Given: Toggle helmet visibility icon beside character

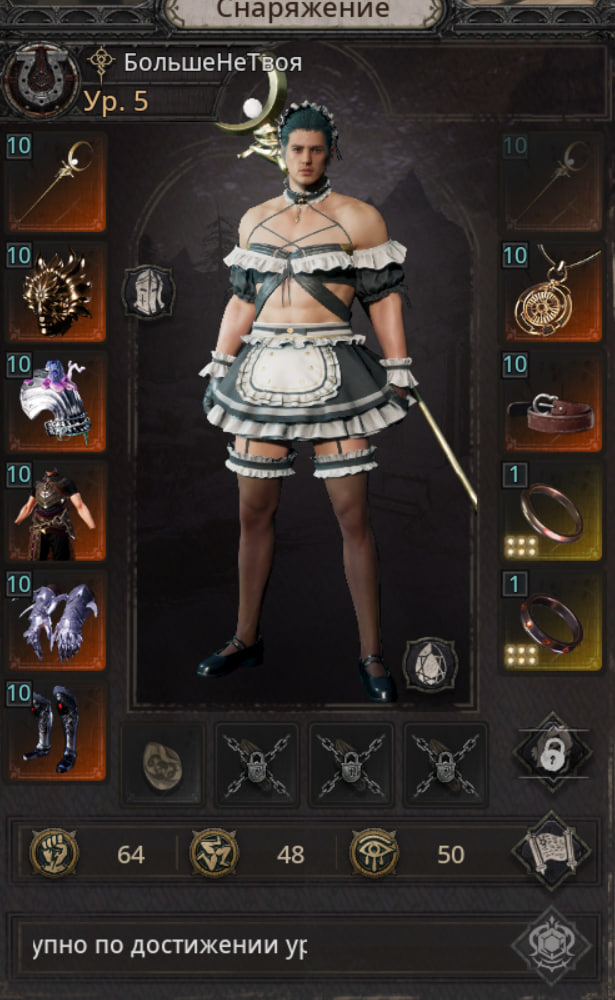Looking at the screenshot, I should coord(148,291).
